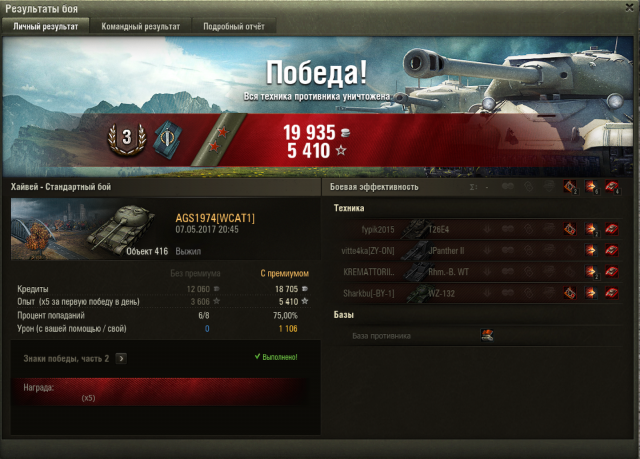
Task: Open mission details arrow beside Знаки победы
Action: (x=121, y=357)
